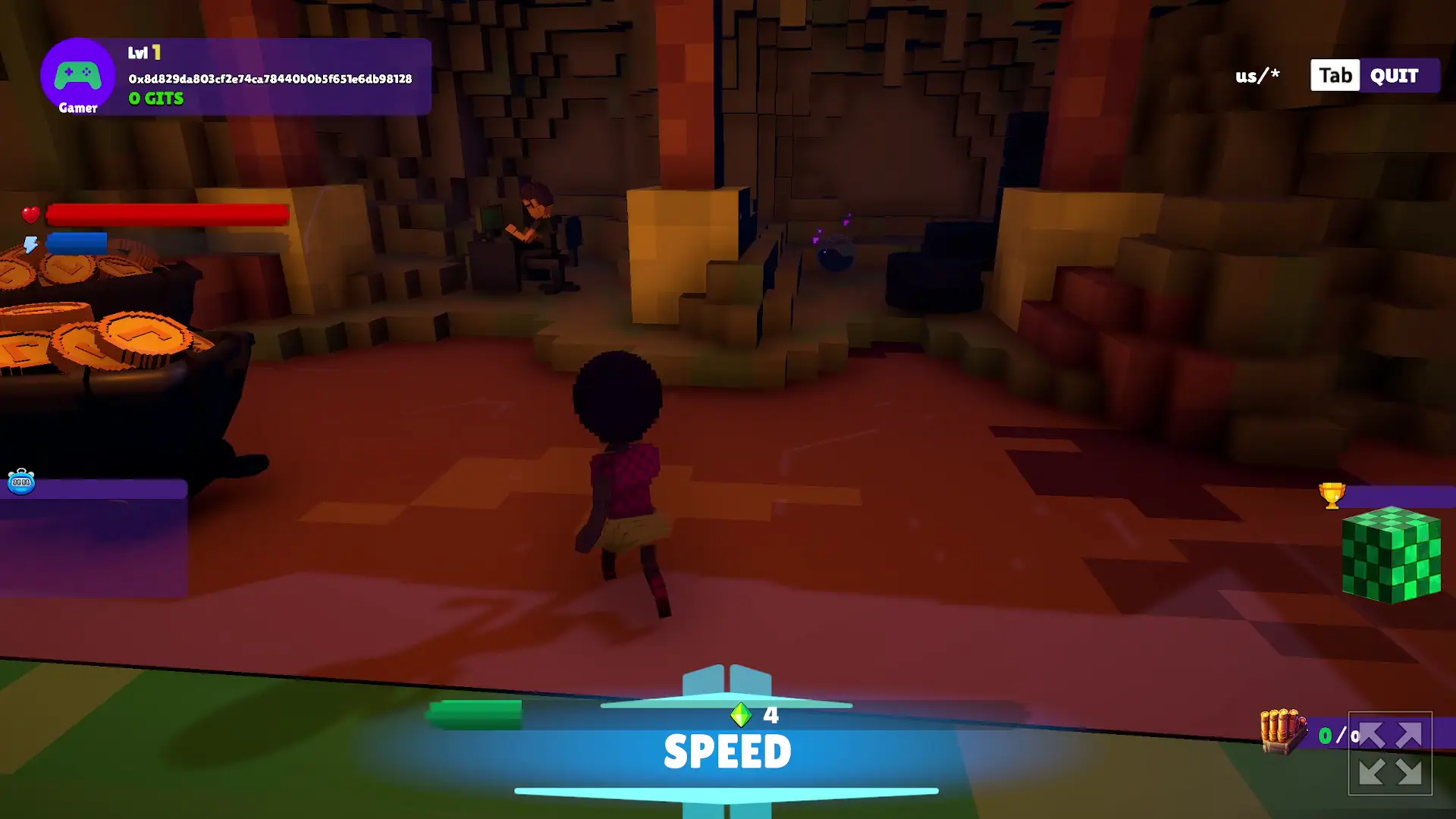
Task: Click the red health bar
Action: coord(167,215)
